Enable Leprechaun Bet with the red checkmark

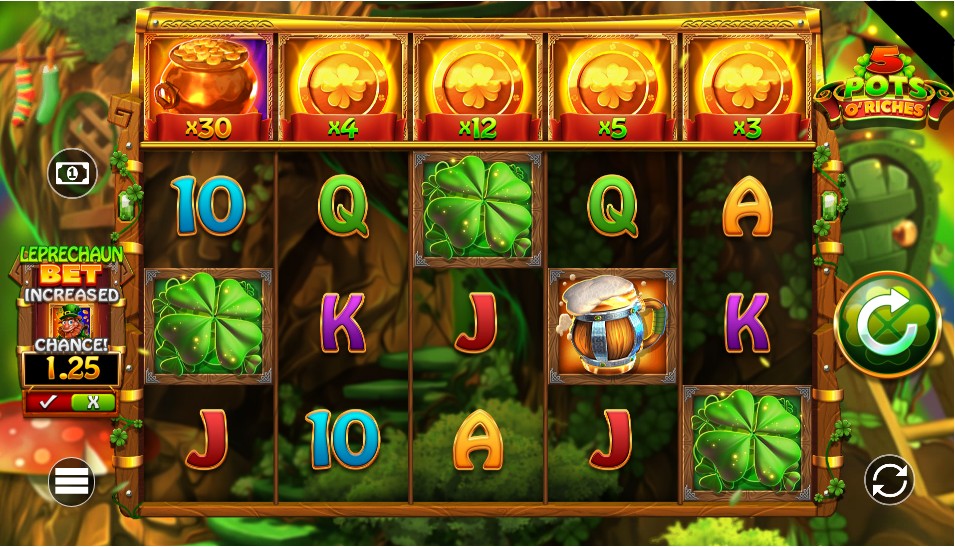[x=48, y=402]
